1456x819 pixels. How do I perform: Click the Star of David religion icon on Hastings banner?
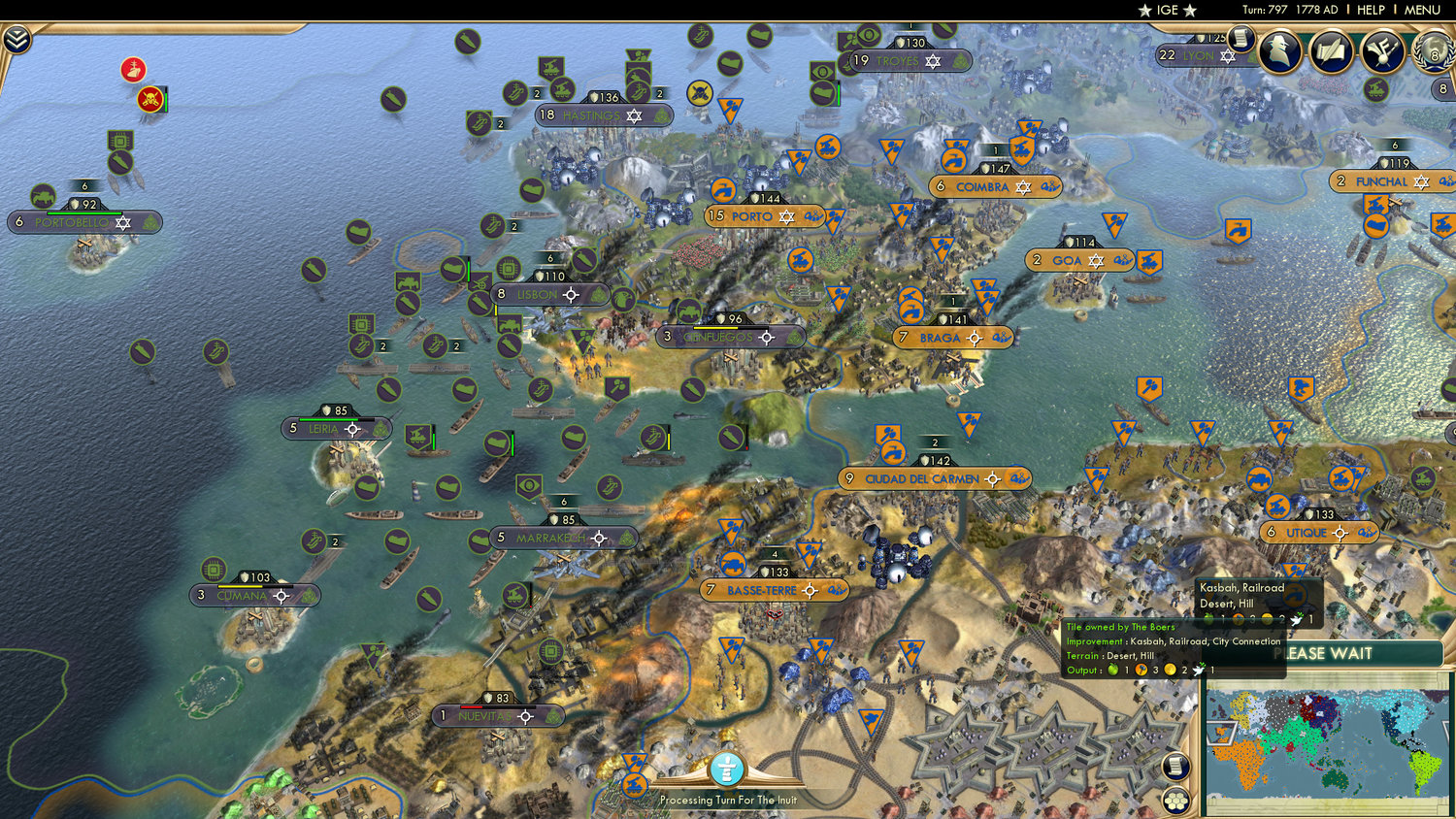633,115
